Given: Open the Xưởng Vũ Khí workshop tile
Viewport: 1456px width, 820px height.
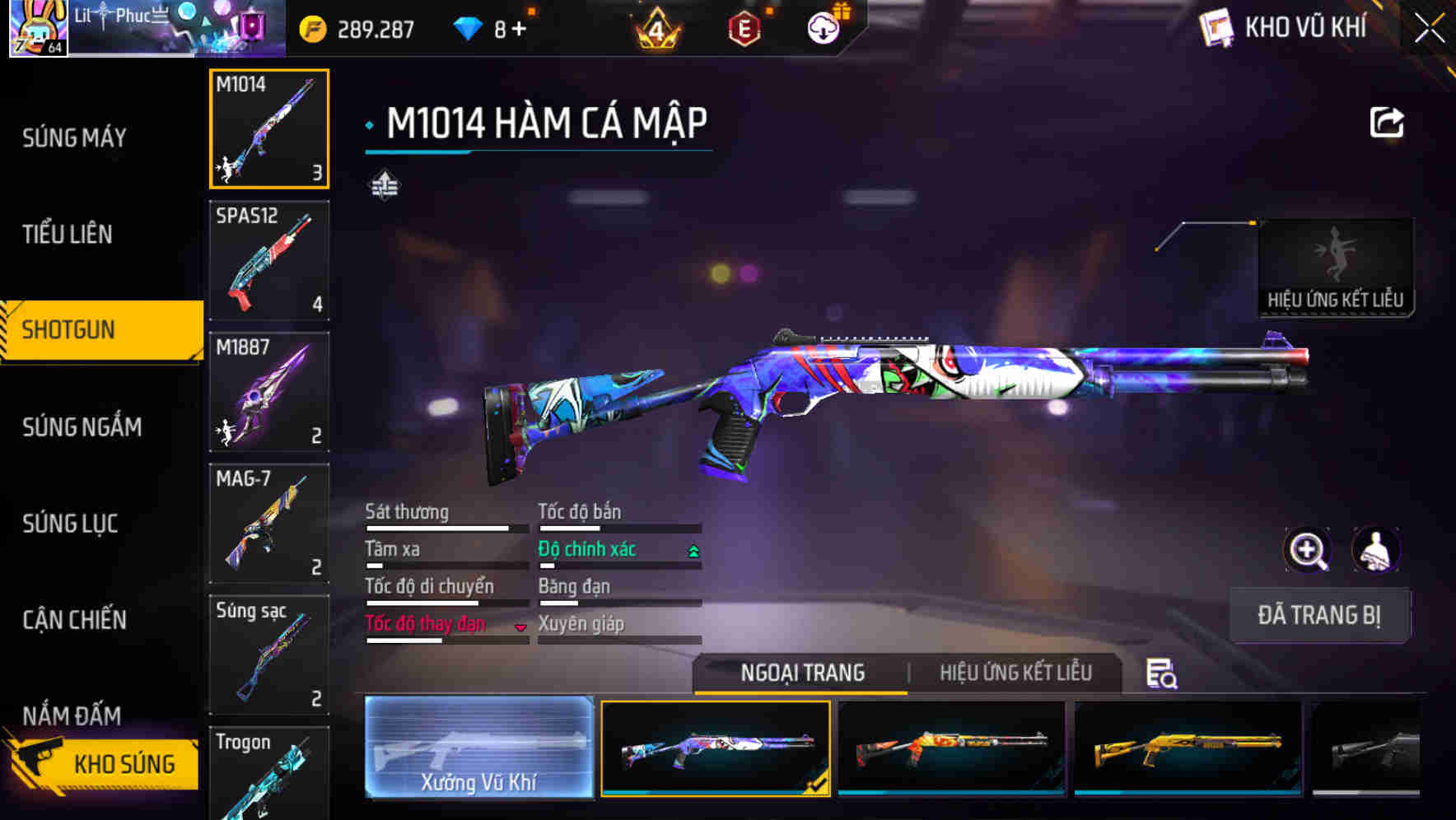Looking at the screenshot, I should 478,747.
